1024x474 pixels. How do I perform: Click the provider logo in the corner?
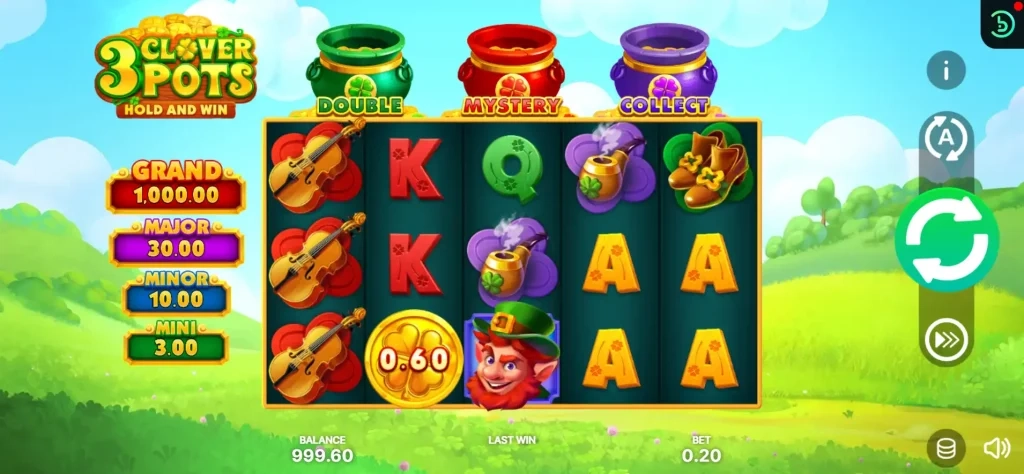tap(1001, 23)
